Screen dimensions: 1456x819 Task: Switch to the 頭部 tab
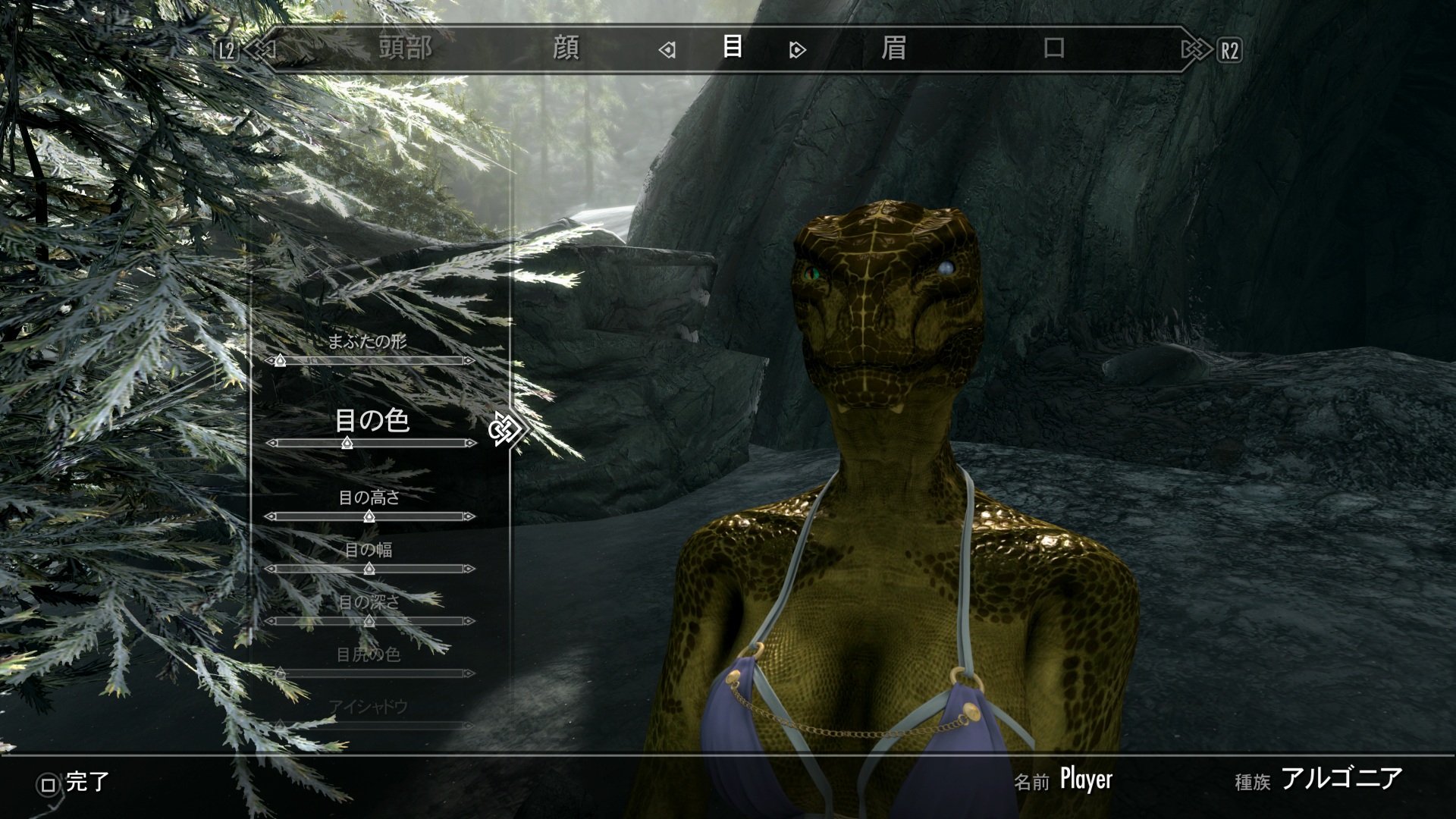click(x=406, y=49)
